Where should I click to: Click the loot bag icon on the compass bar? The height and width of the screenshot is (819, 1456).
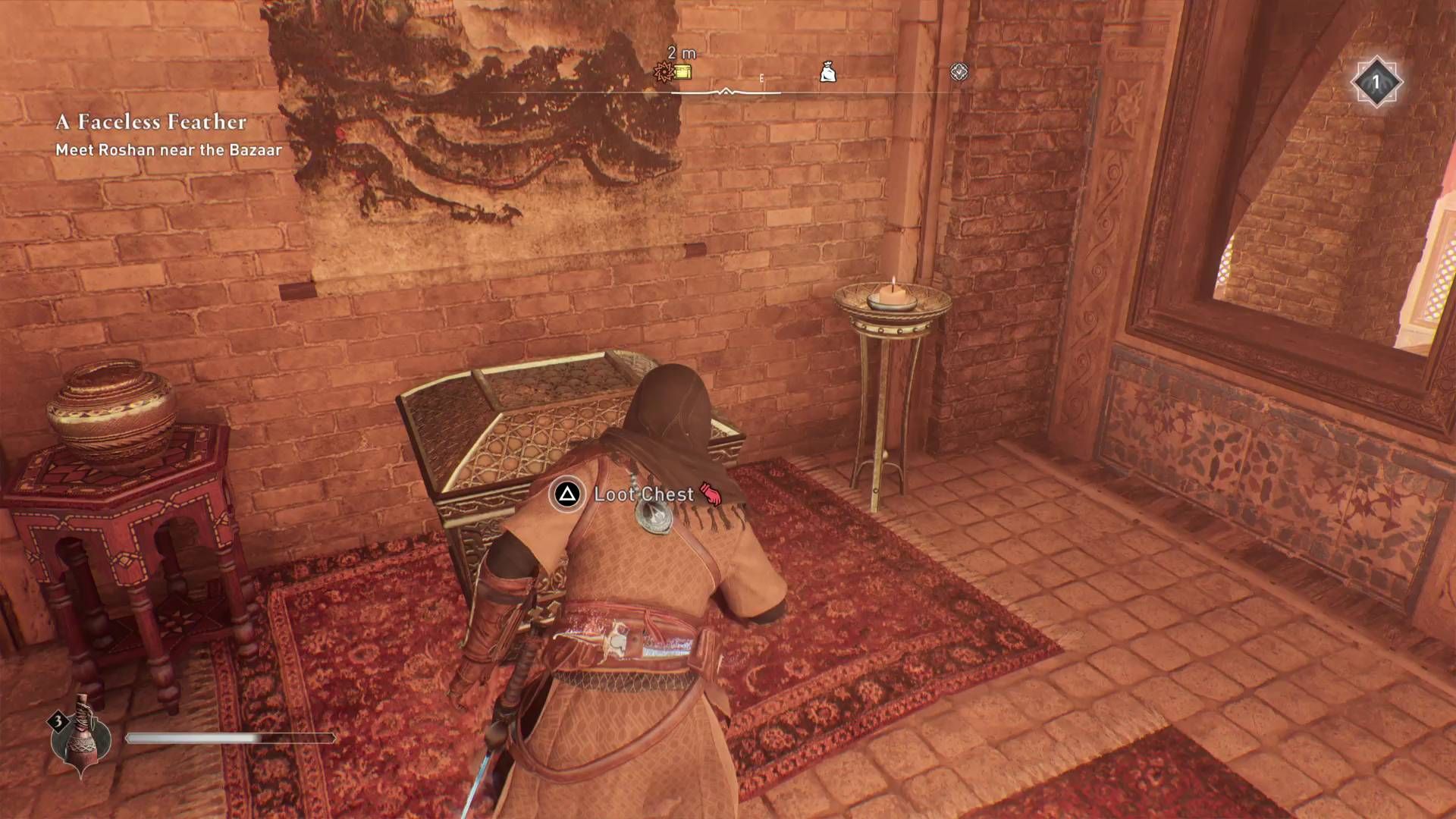click(829, 71)
